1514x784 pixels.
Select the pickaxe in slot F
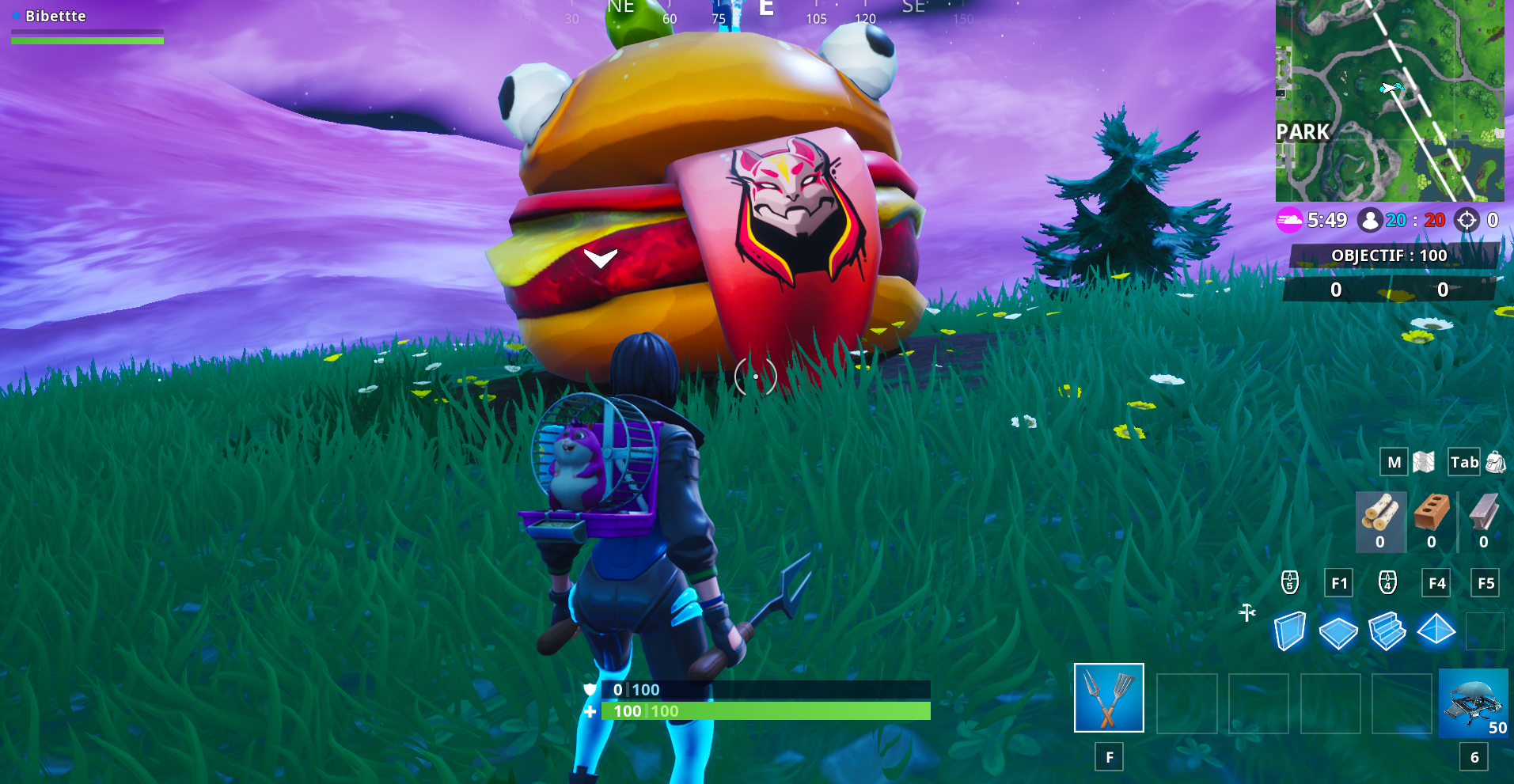(x=1108, y=699)
